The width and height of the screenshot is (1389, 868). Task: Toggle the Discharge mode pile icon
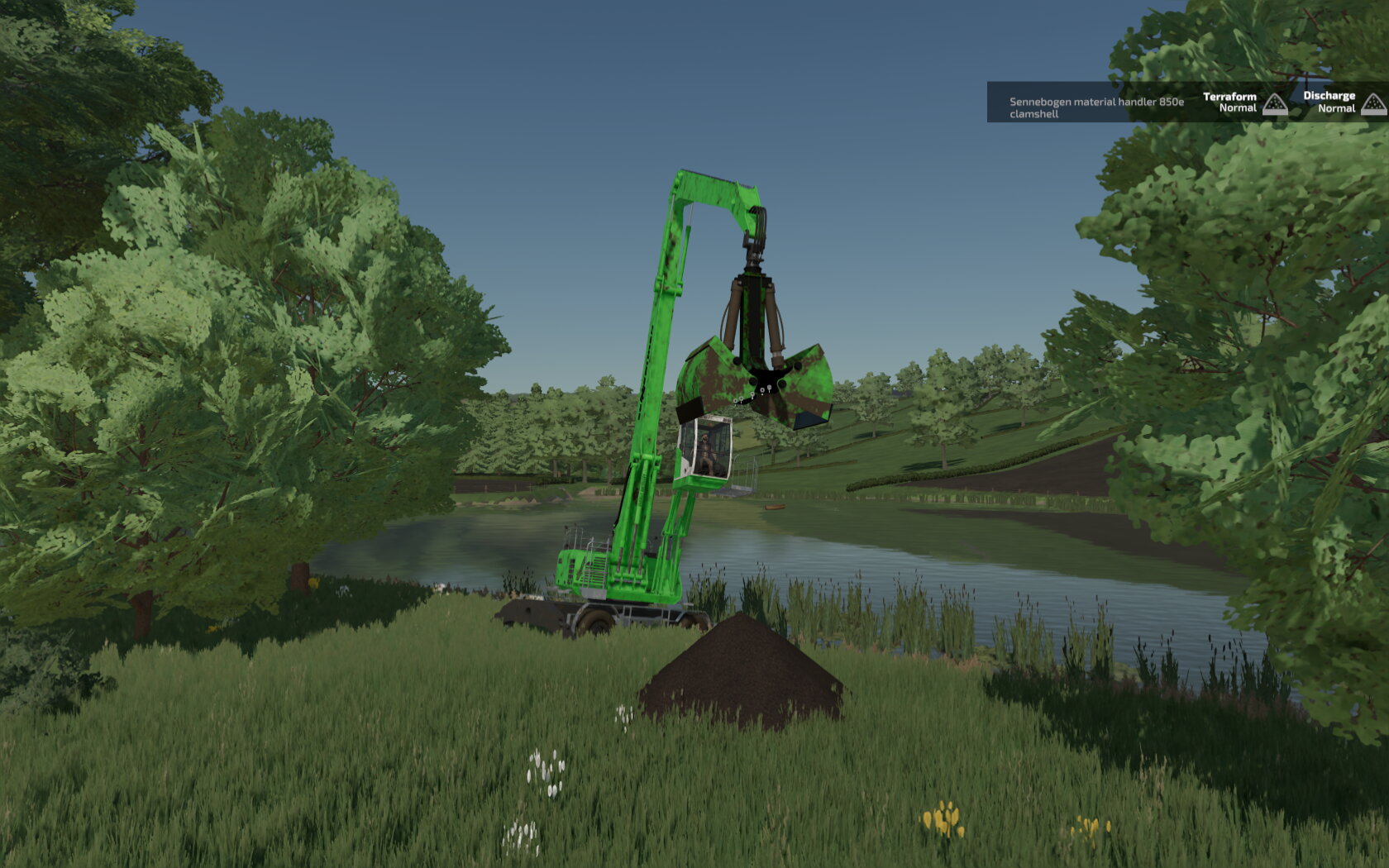coord(1373,104)
